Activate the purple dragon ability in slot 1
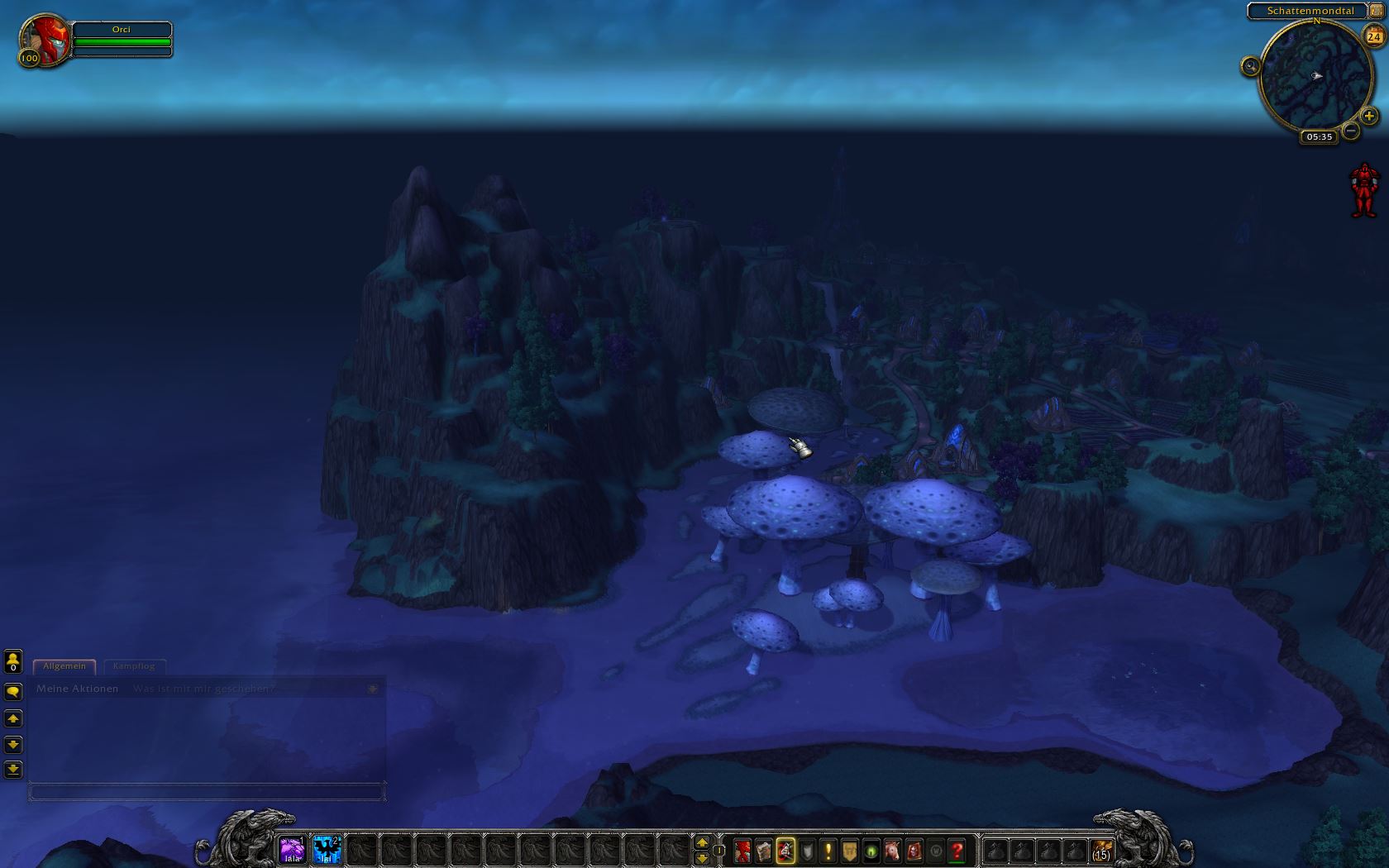This screenshot has width=1389, height=868. click(292, 850)
